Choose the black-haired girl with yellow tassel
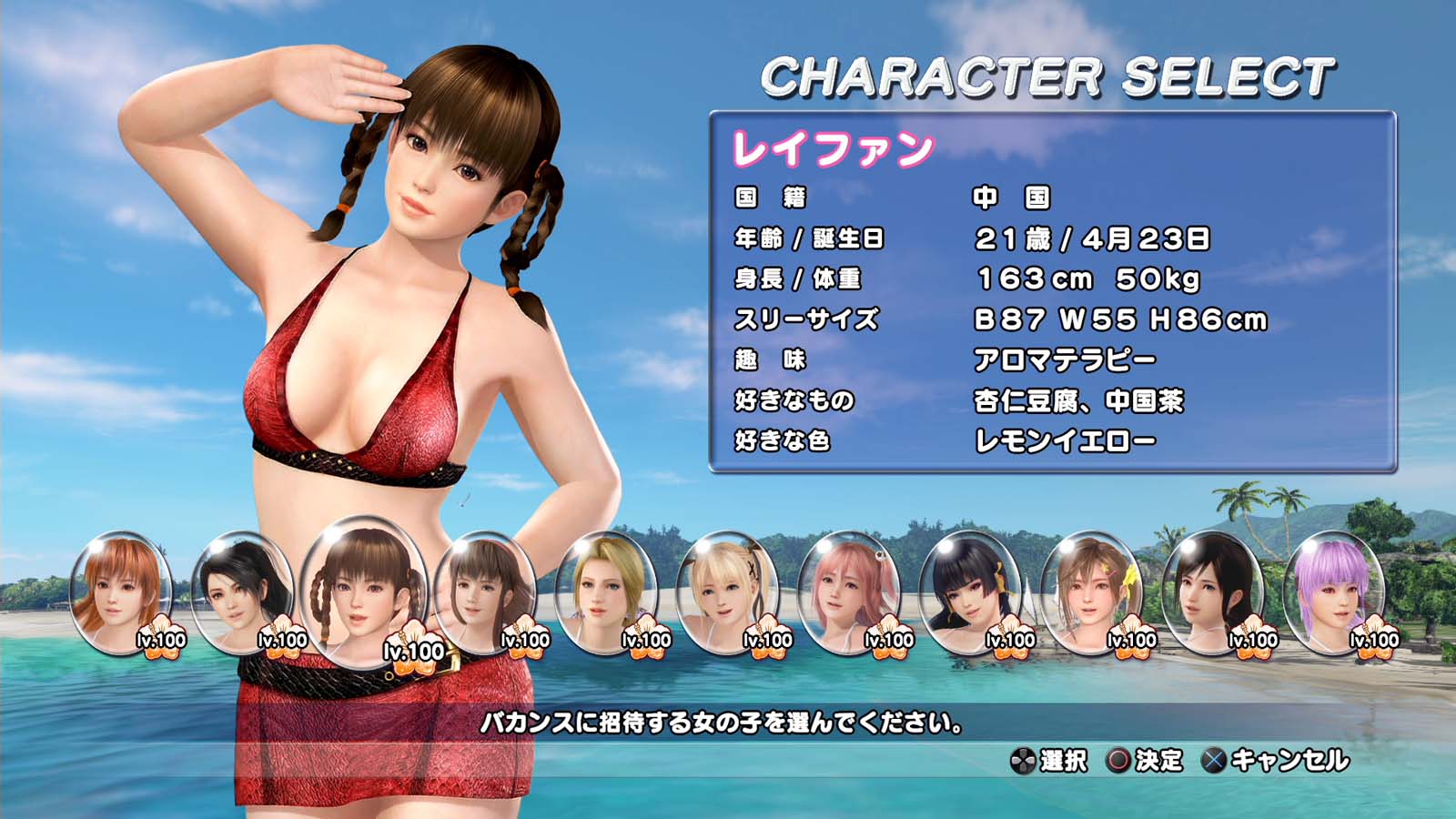This screenshot has width=1456, height=819. [x=969, y=591]
